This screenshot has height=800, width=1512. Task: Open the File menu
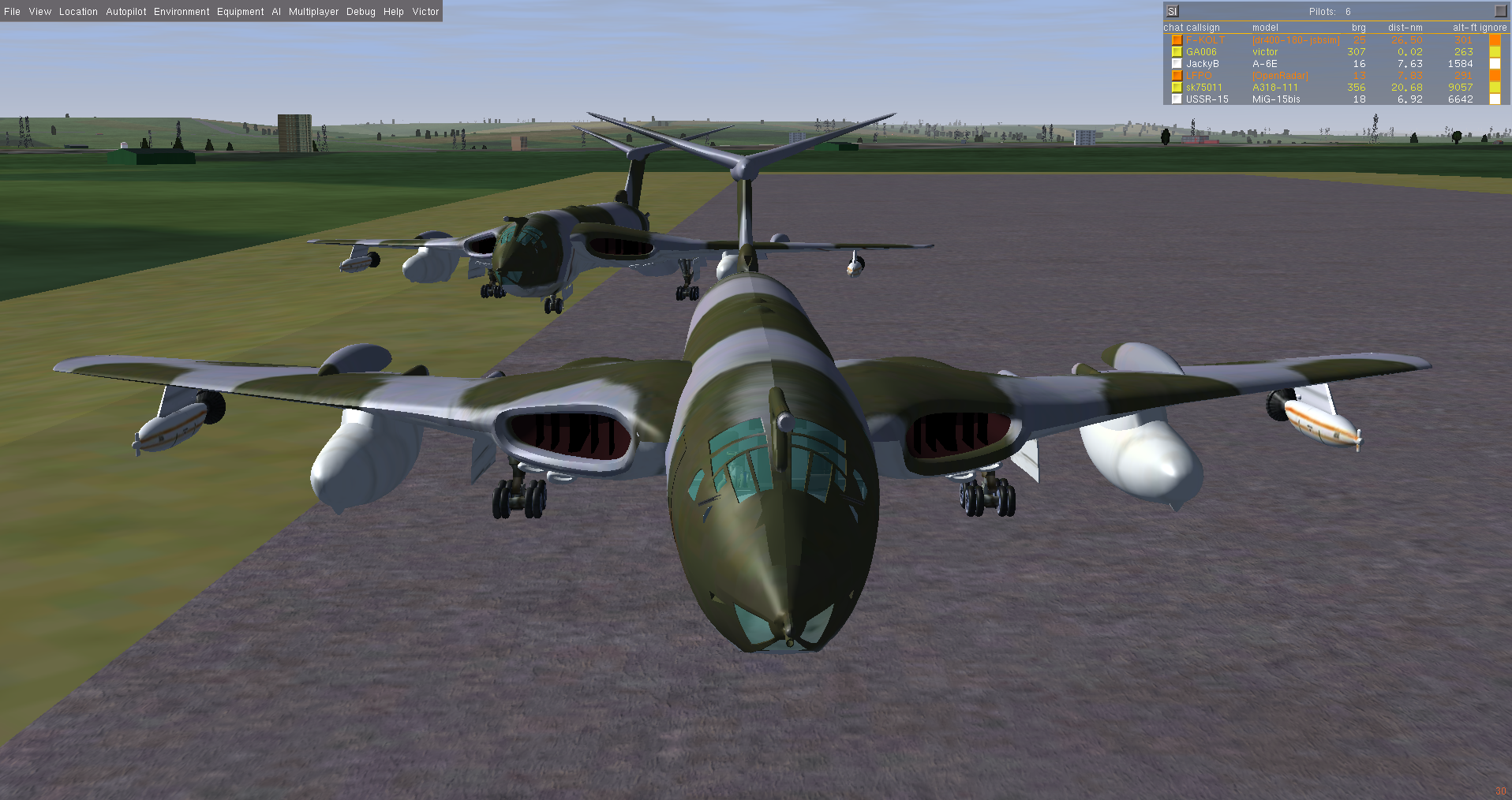pyautogui.click(x=12, y=12)
